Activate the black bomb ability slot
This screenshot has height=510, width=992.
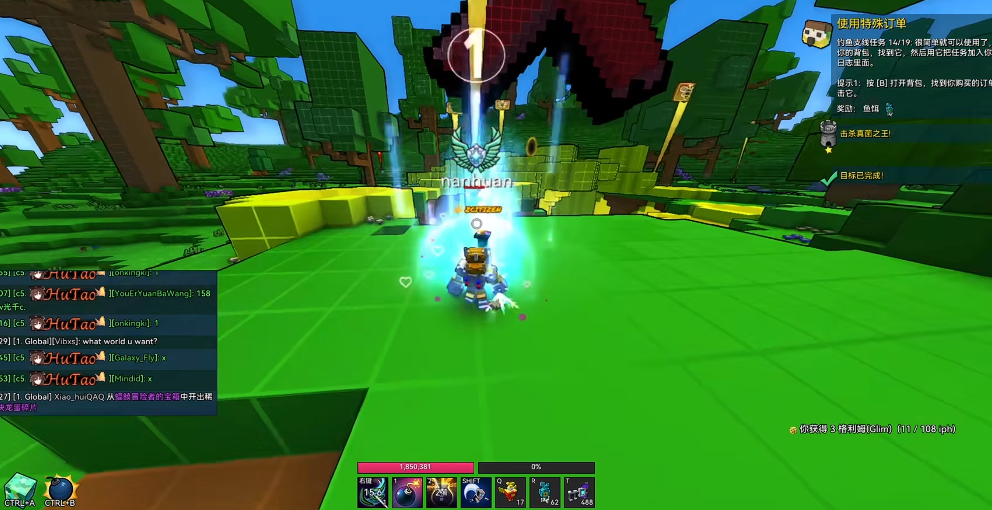pyautogui.click(x=407, y=492)
